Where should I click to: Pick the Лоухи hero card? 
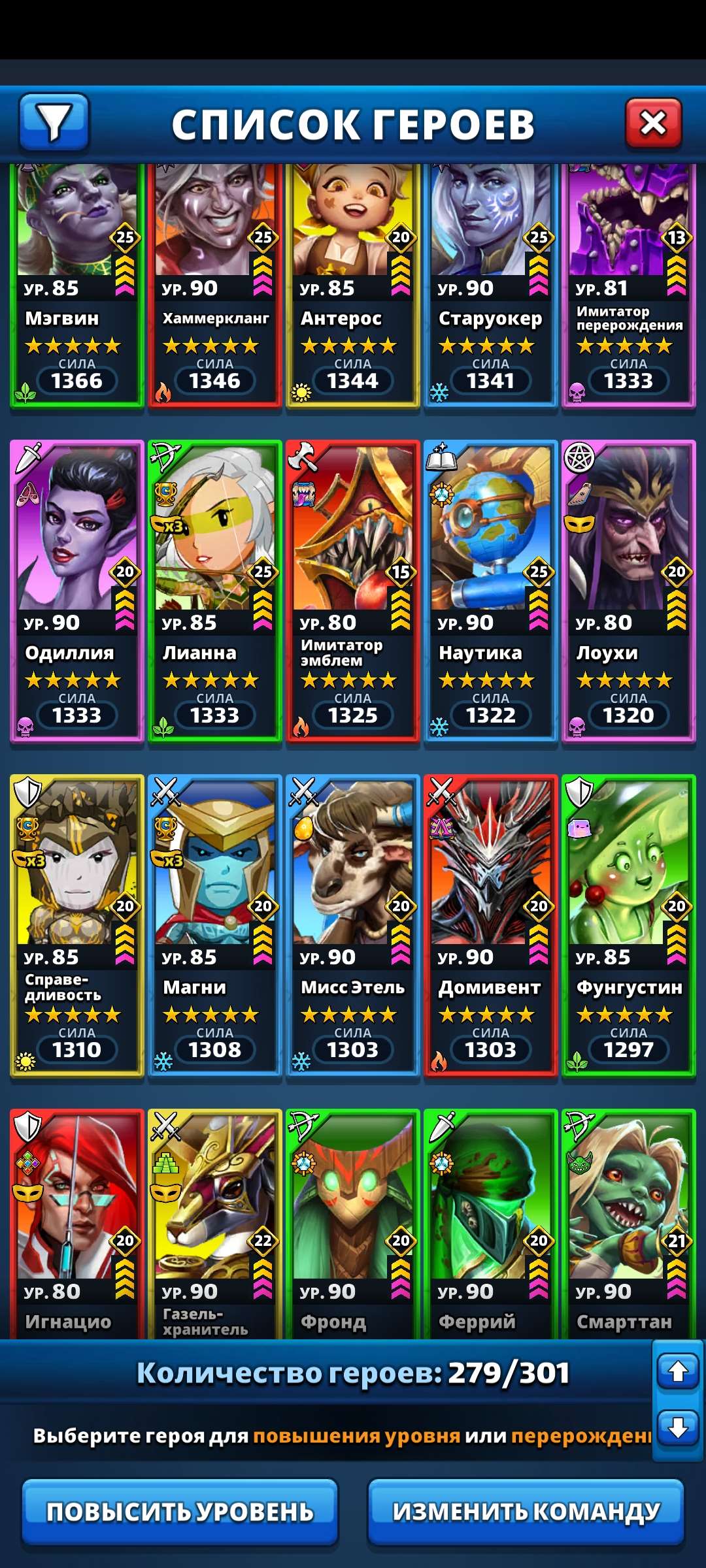[629, 591]
